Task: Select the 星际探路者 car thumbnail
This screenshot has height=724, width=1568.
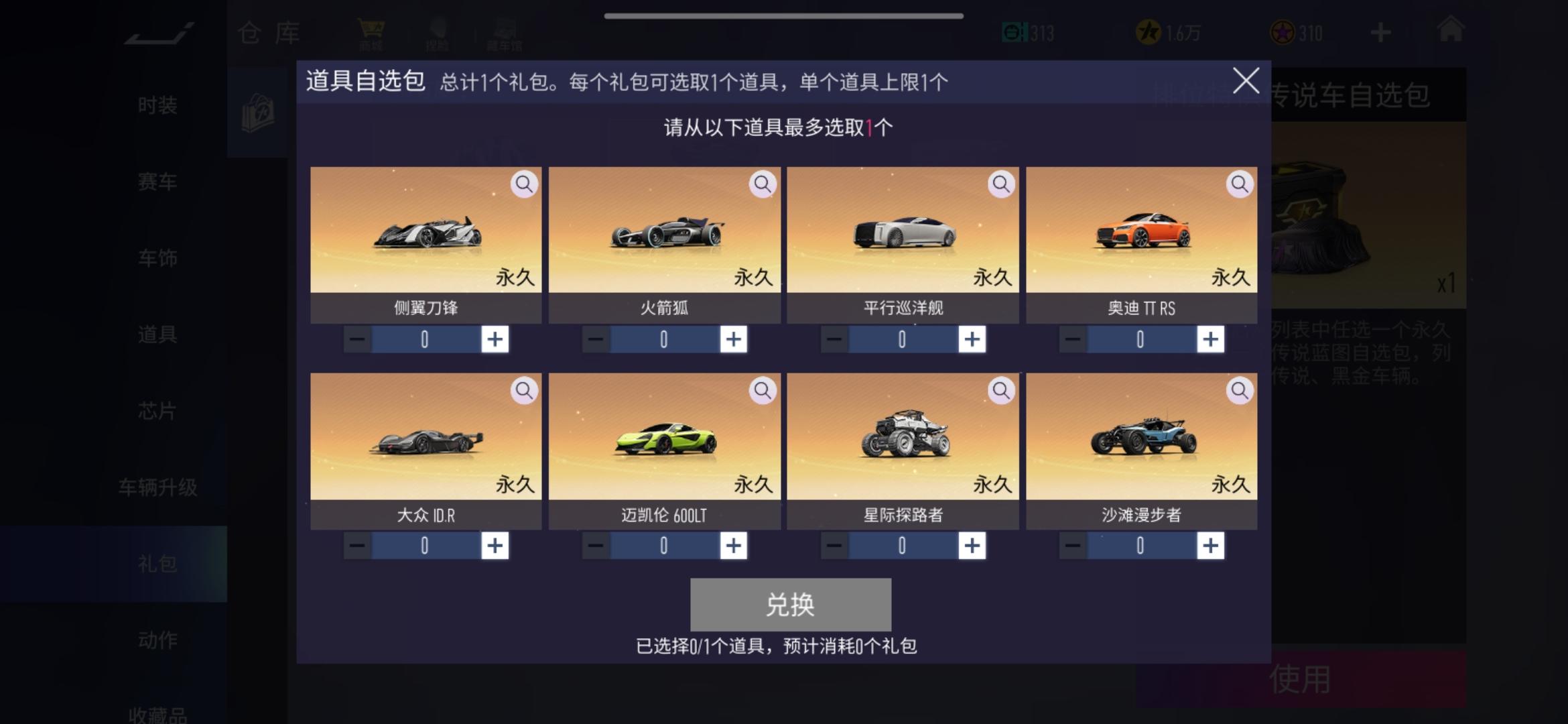Action: (x=905, y=436)
